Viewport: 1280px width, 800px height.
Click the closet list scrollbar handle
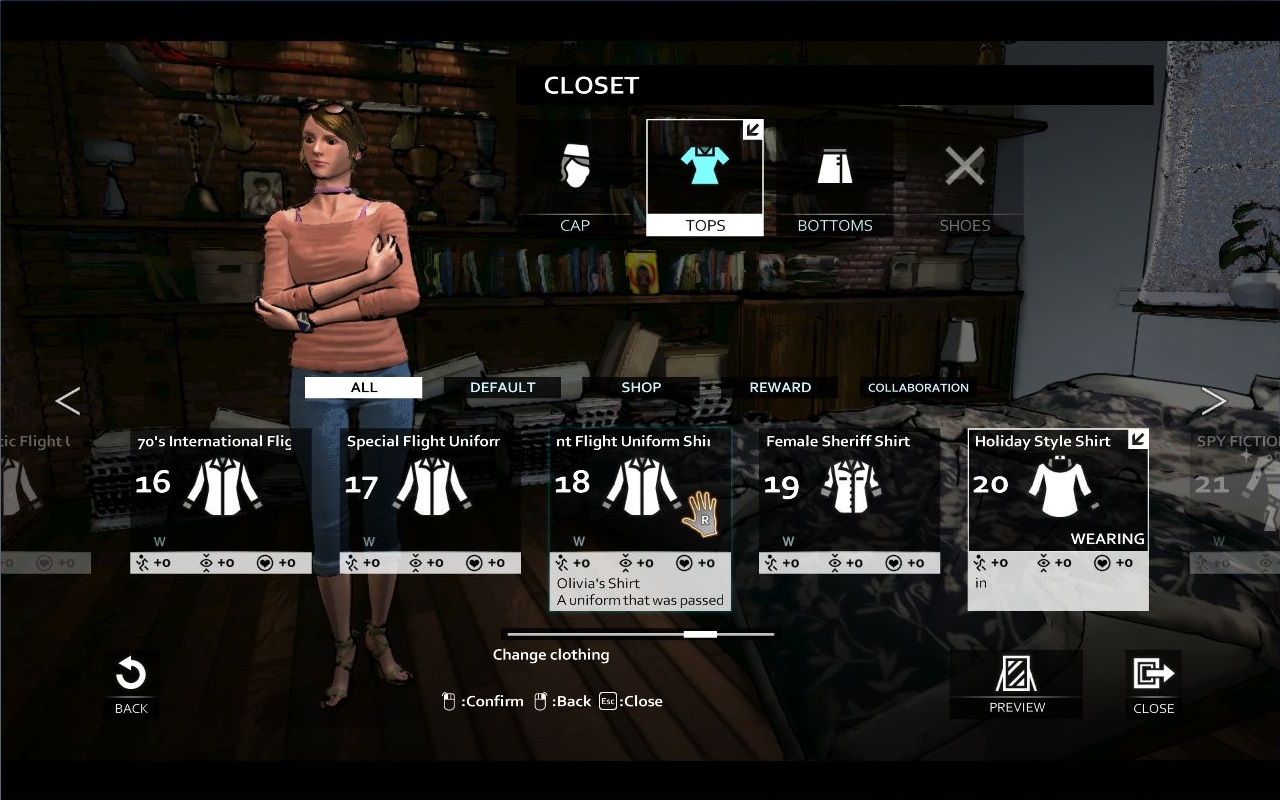tap(700, 634)
